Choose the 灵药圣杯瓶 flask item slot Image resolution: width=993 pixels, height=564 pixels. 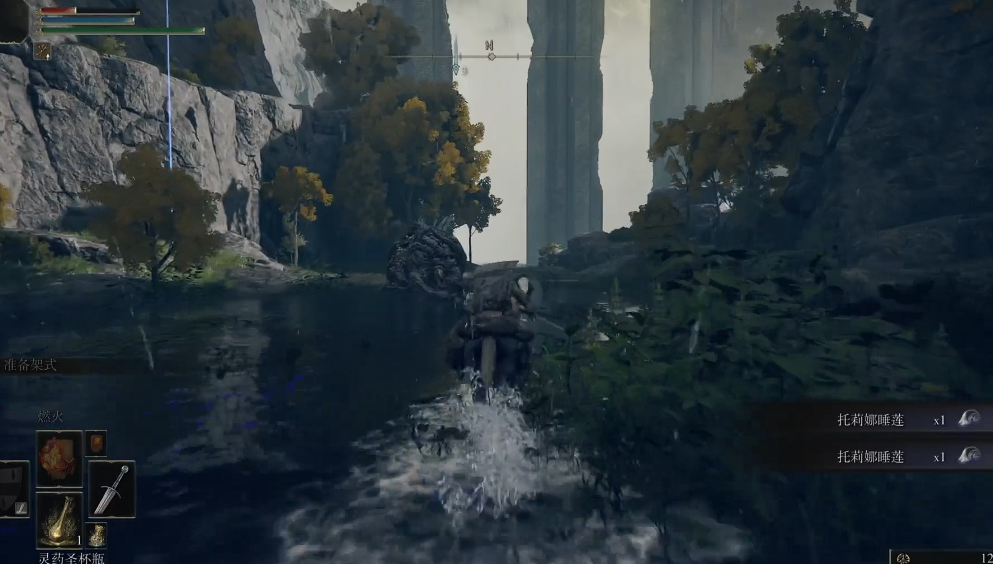coord(59,519)
